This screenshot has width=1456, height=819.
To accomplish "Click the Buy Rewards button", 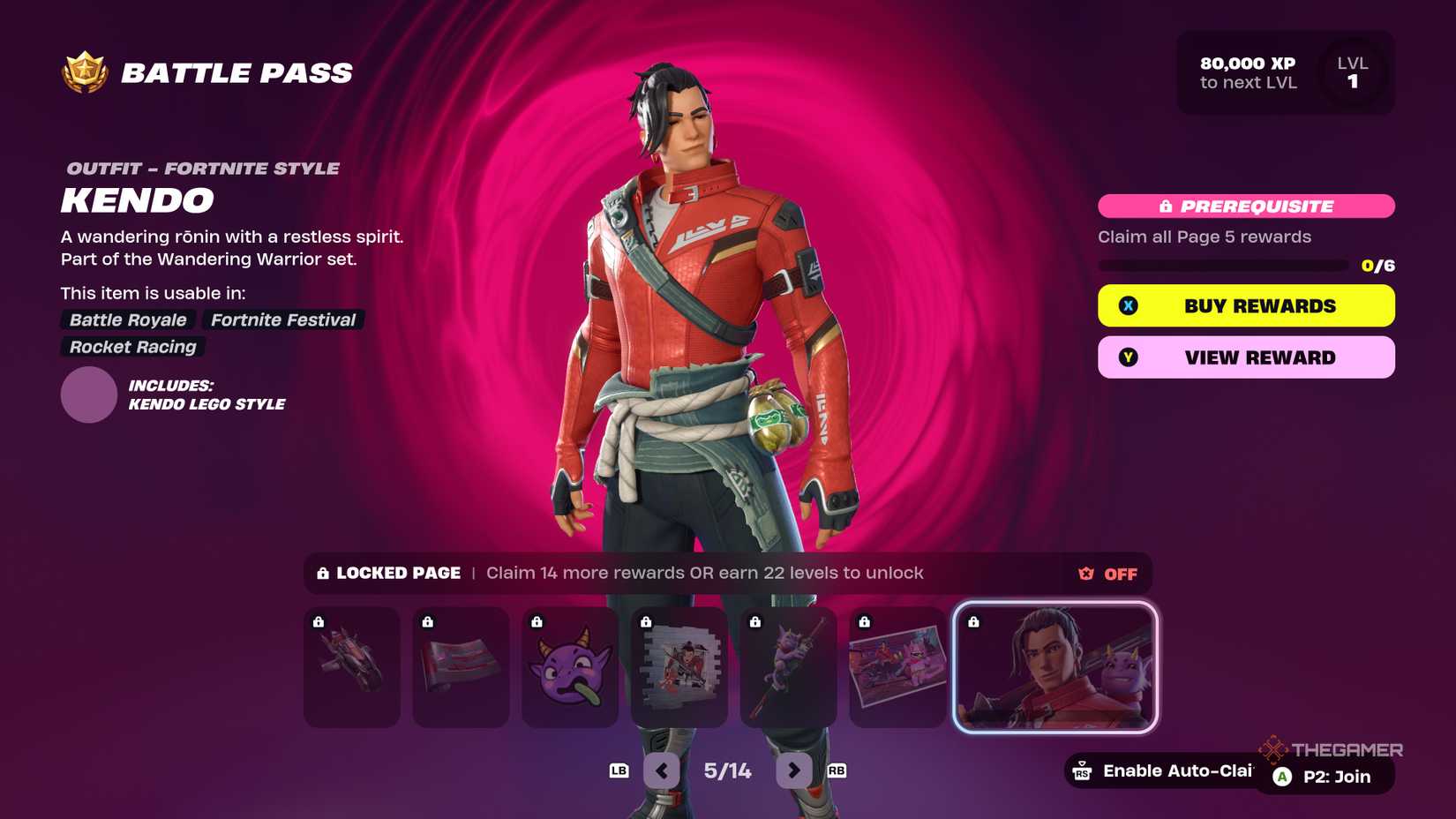I will click(x=1245, y=305).
